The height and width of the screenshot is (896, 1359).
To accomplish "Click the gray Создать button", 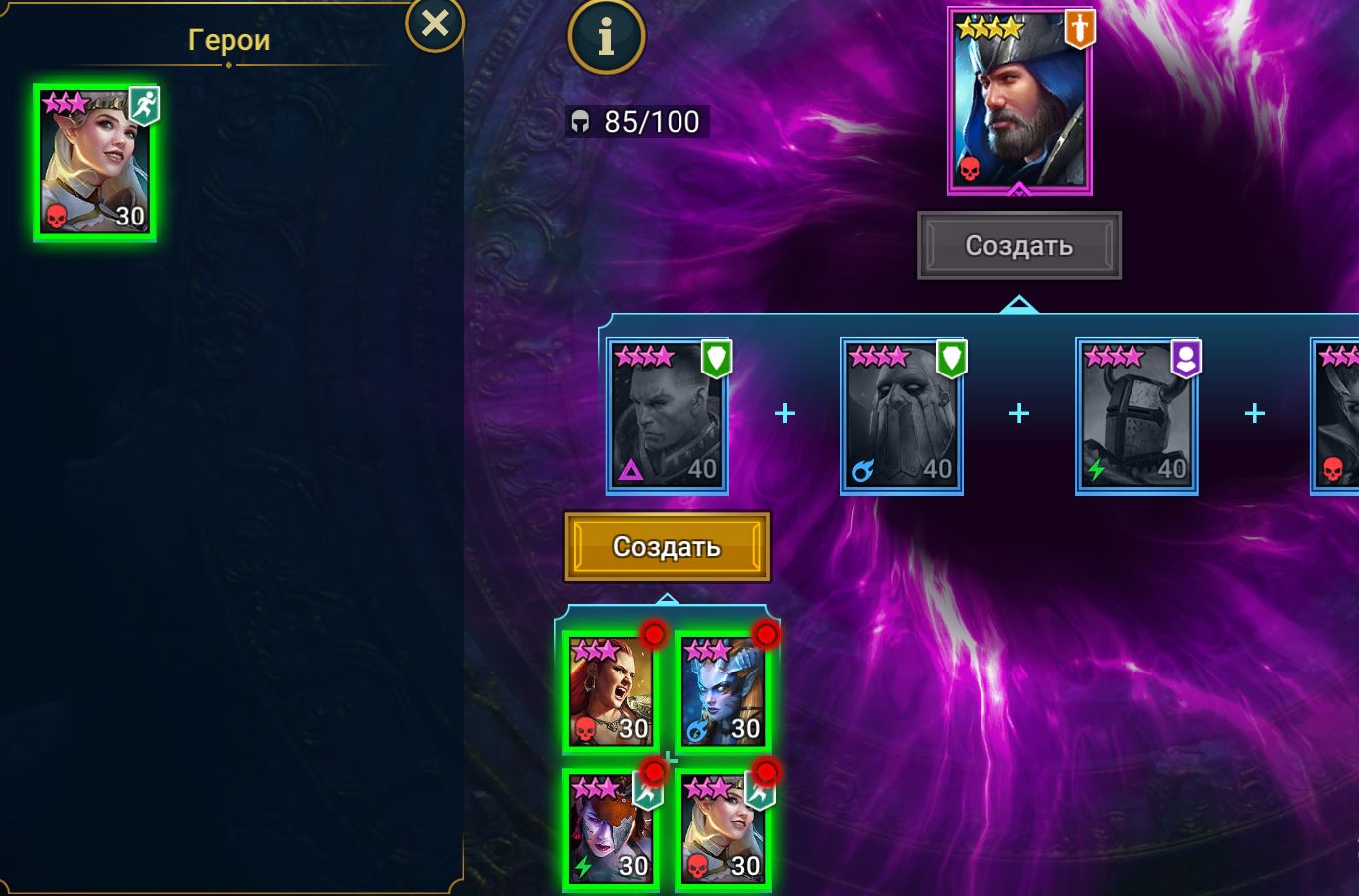I will tap(1018, 245).
